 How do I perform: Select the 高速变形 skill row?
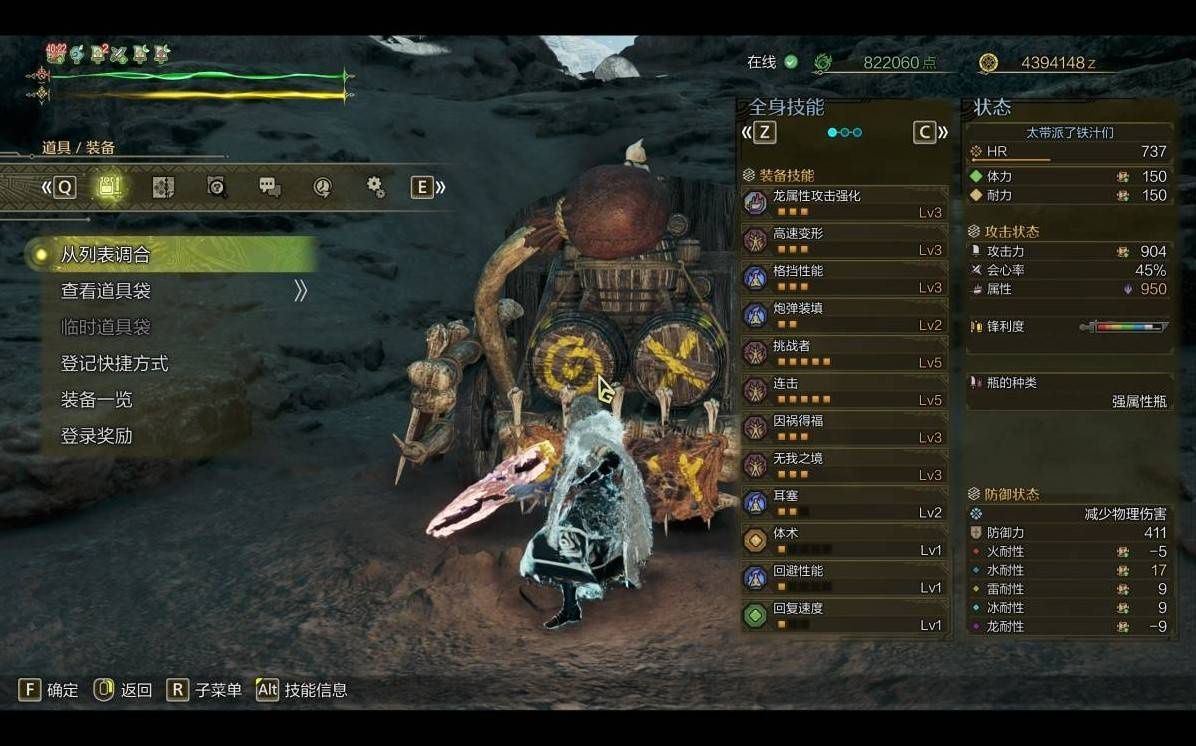(x=845, y=241)
